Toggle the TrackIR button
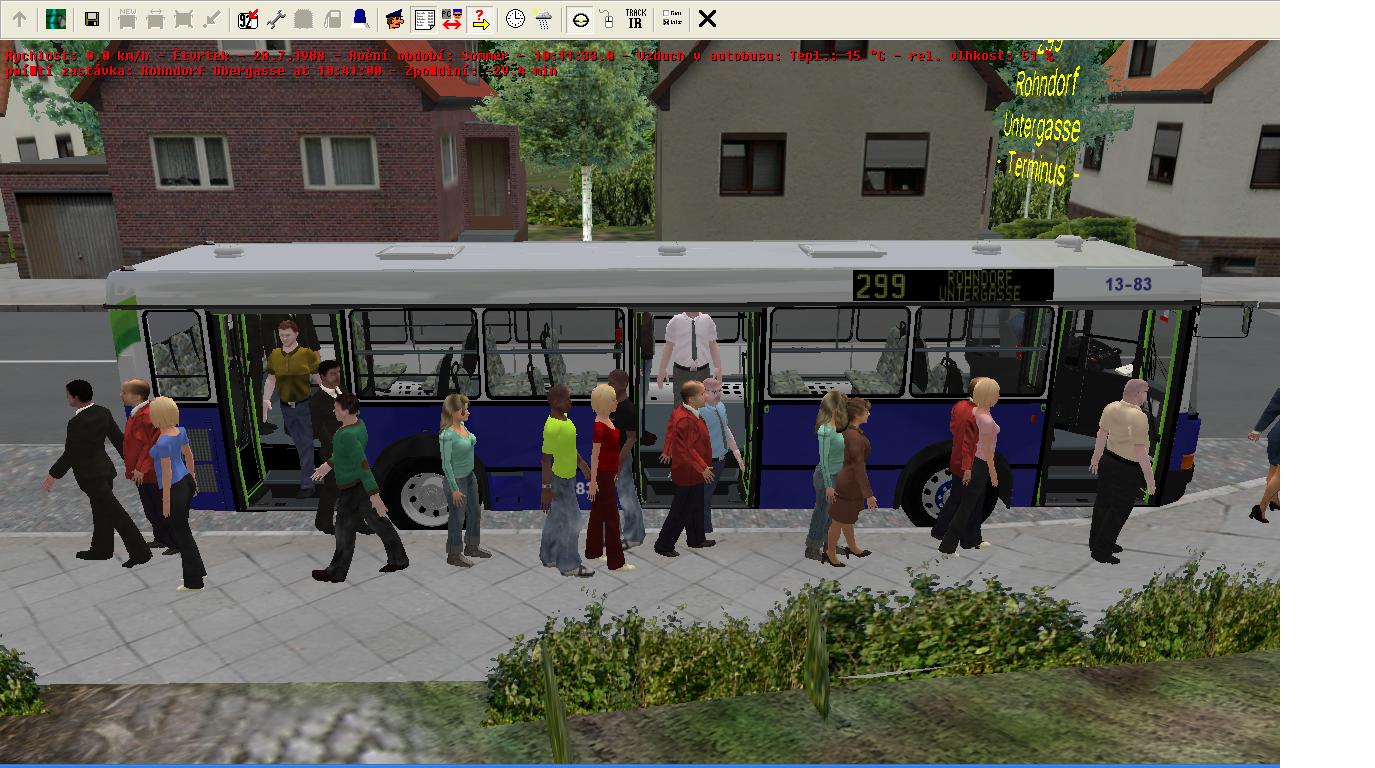1375x768 pixels. 635,19
